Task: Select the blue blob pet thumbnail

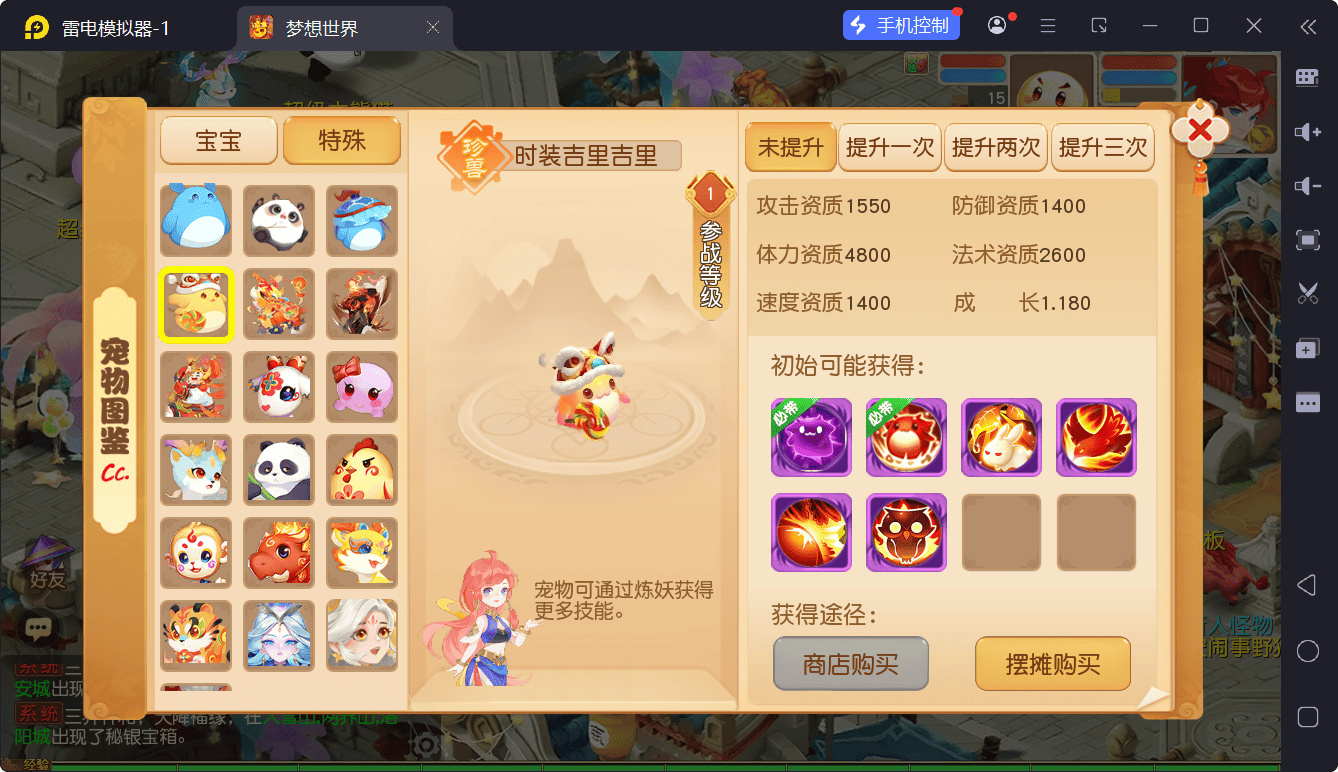Action: [x=197, y=221]
